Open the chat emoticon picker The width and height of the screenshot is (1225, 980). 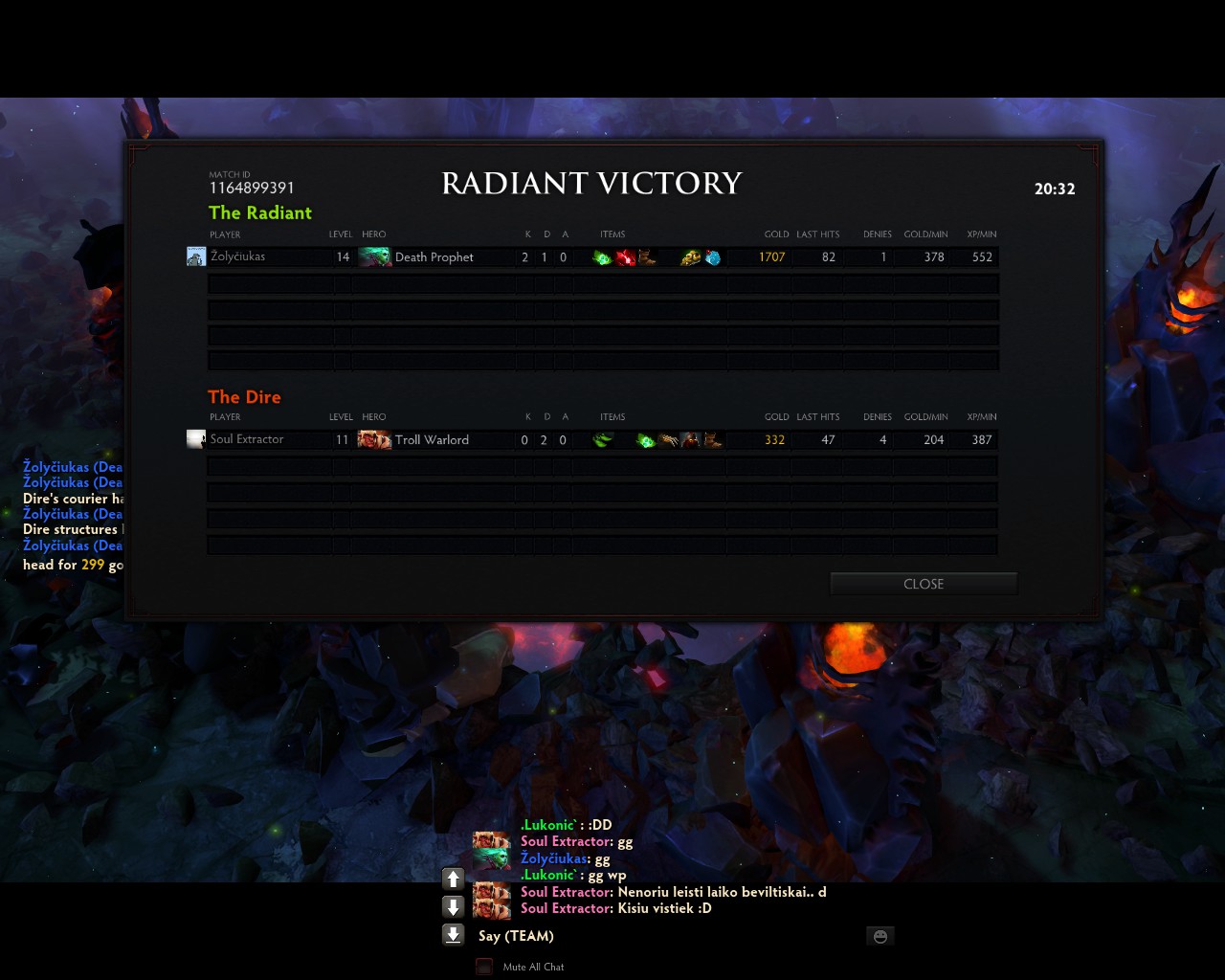880,936
